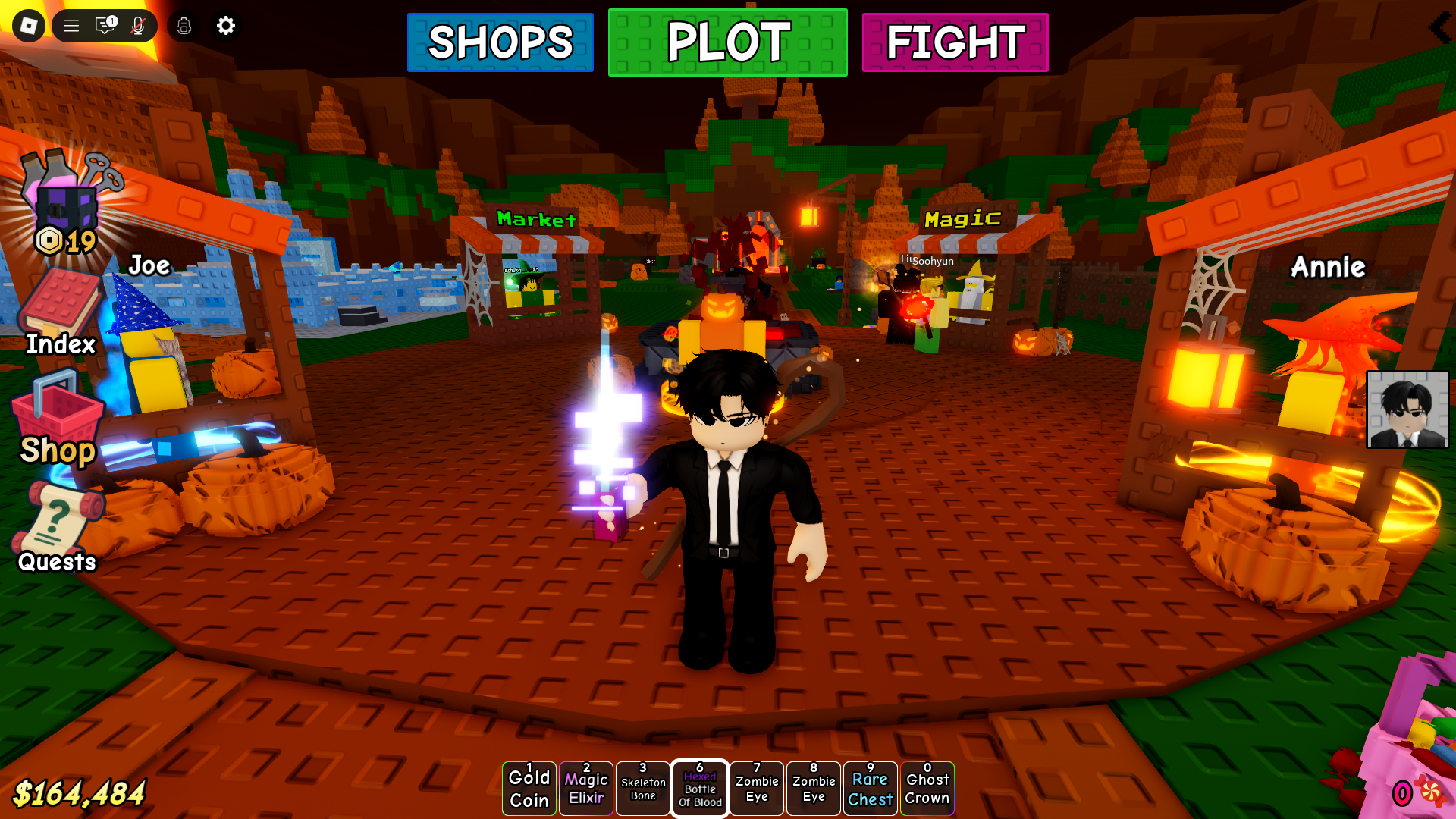Open the Roblox chat window
1456x819 pixels.
tap(102, 25)
